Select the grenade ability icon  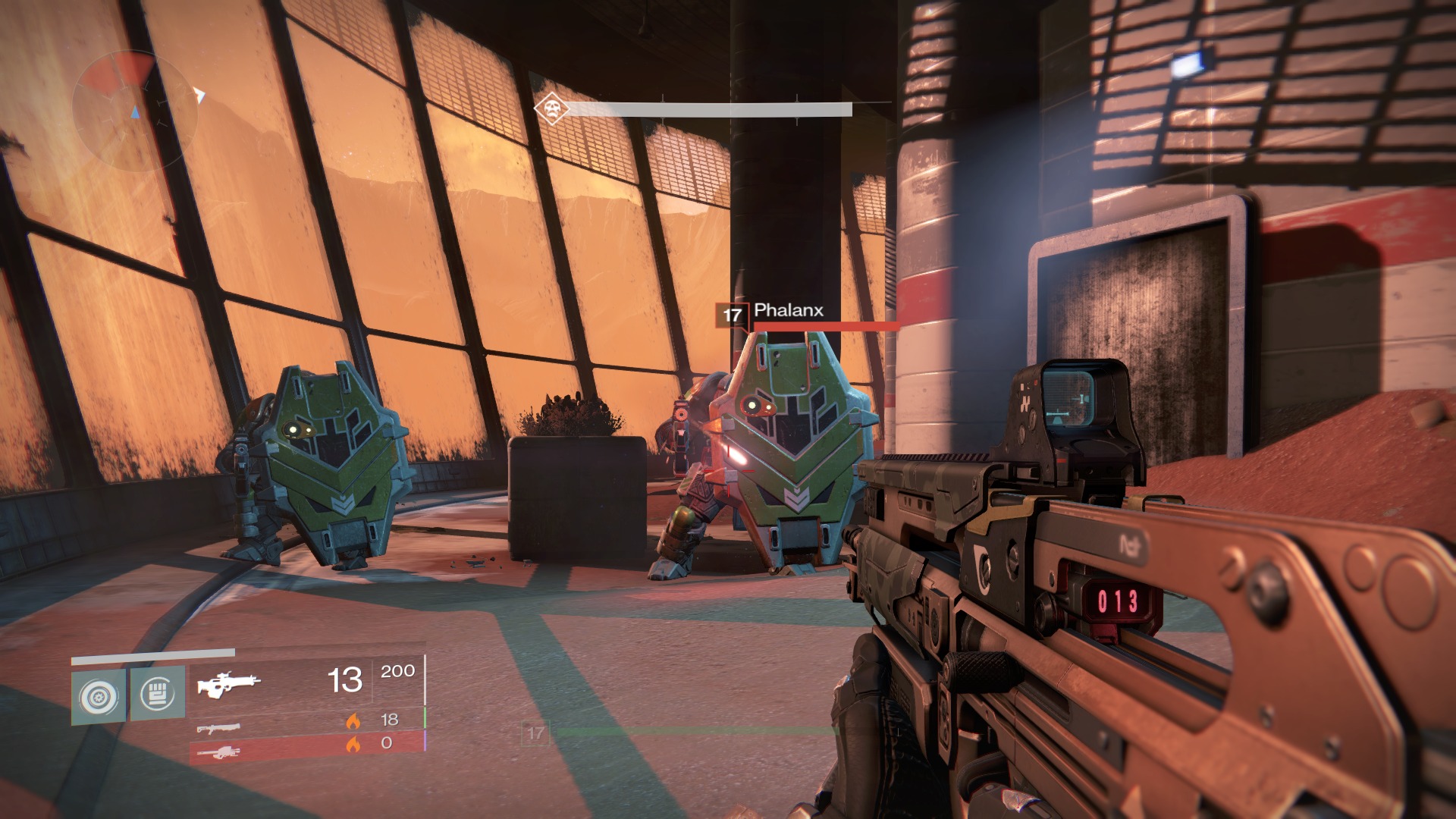click(99, 695)
